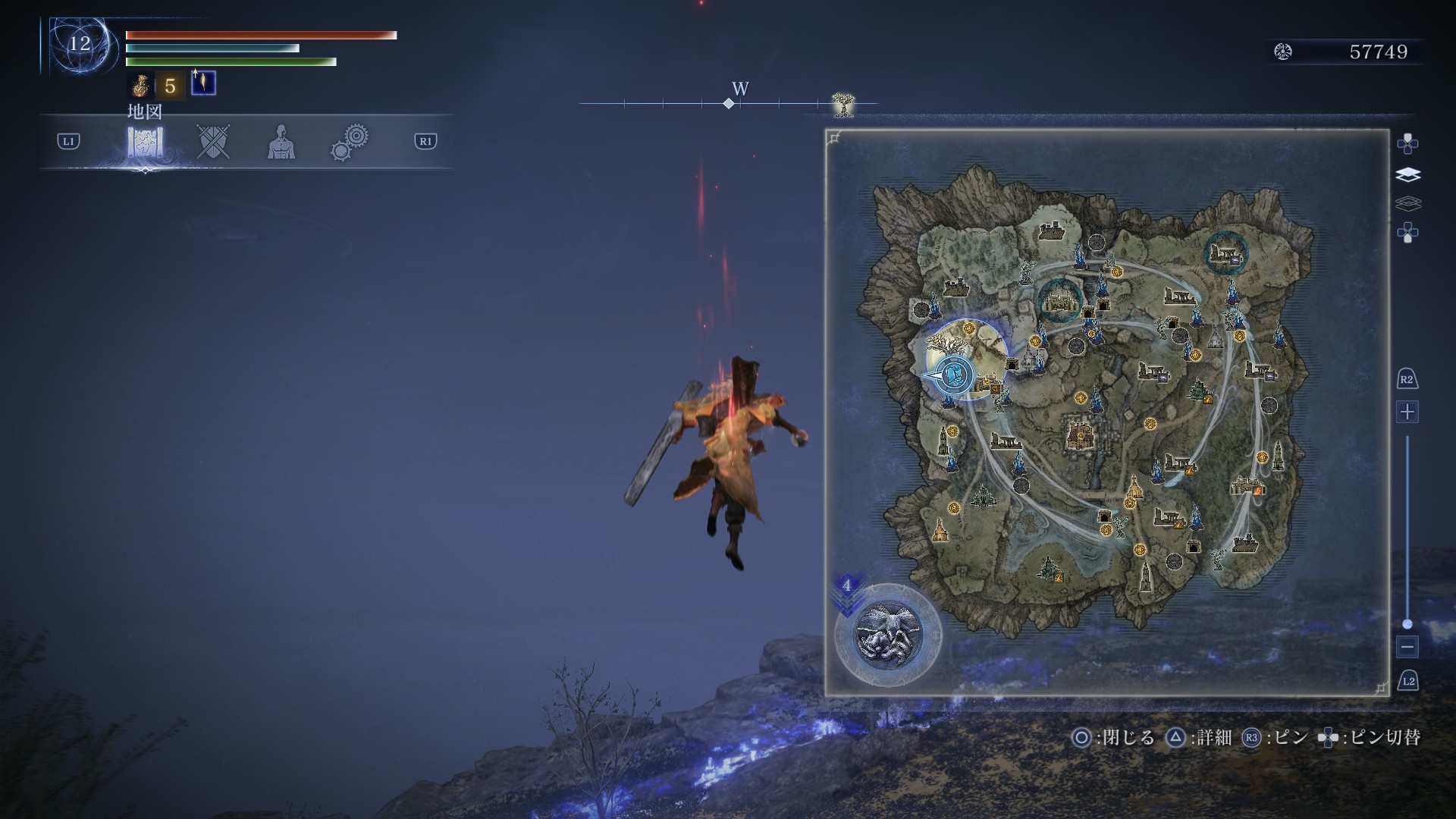
Task: Select the flask item icon
Action: click(140, 85)
